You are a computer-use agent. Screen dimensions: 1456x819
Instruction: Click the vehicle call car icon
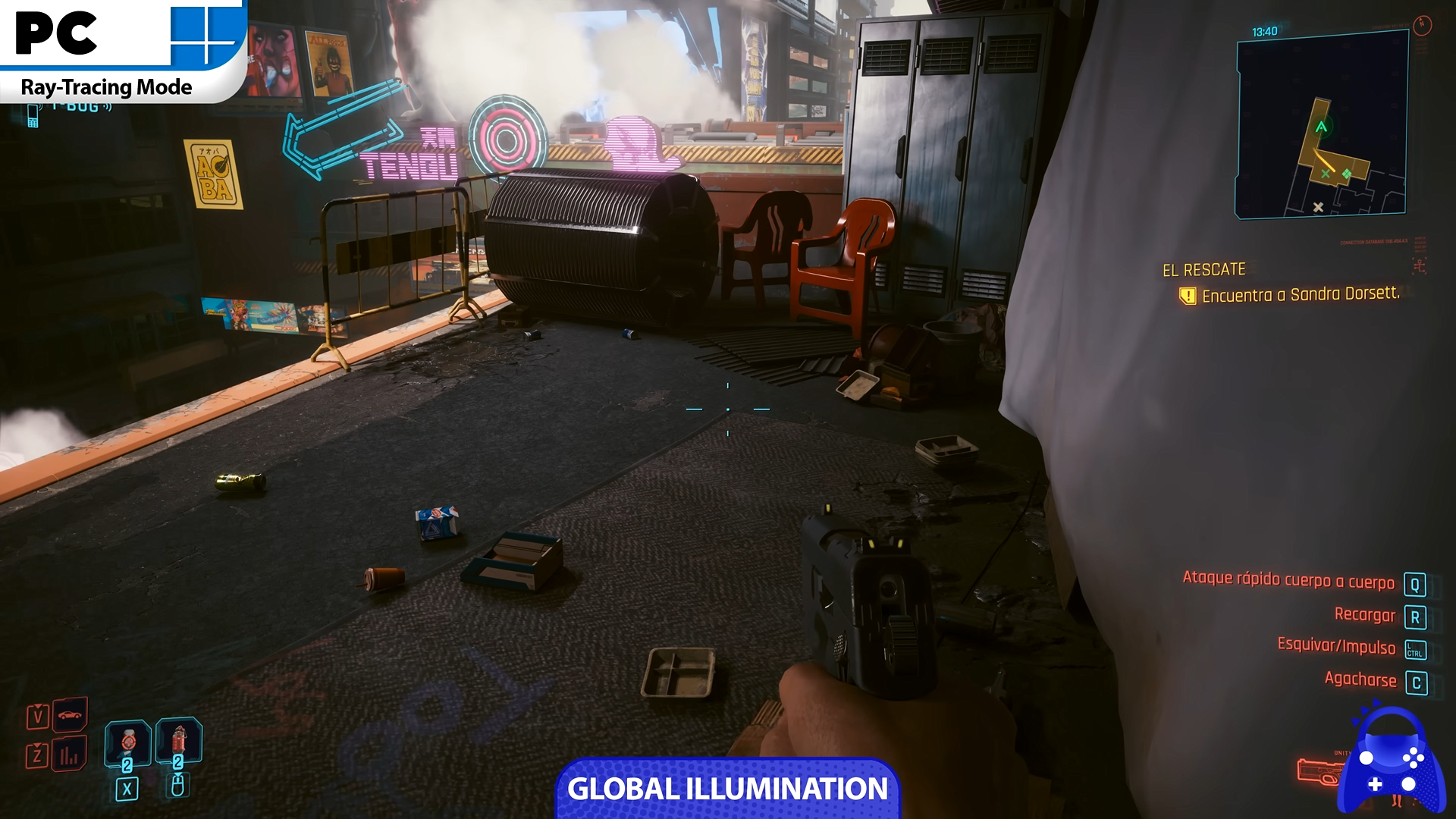pyautogui.click(x=70, y=714)
